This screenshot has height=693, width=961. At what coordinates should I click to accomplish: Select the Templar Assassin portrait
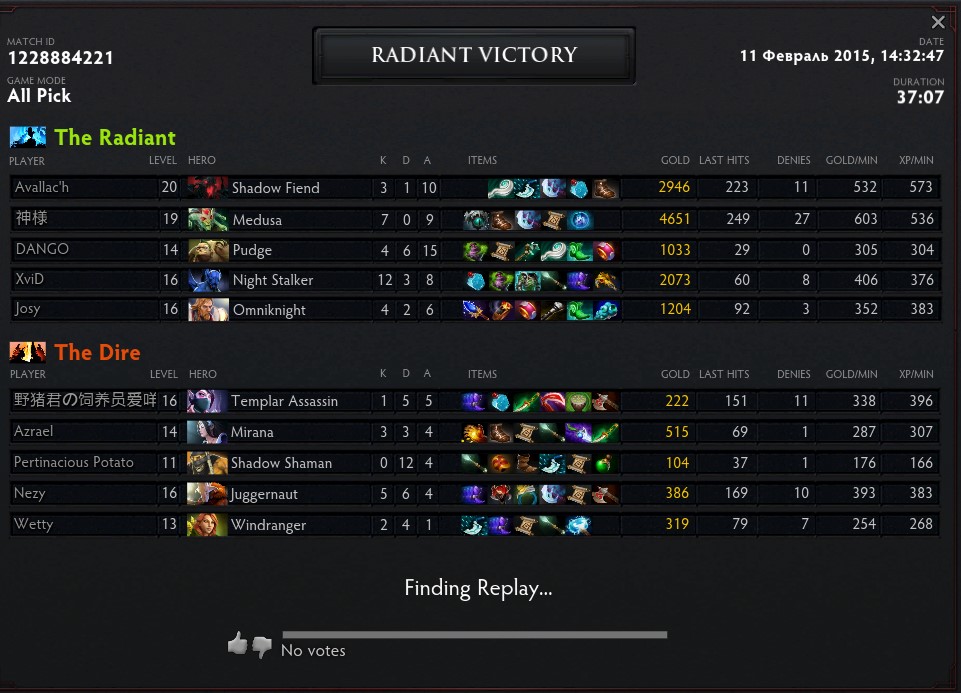[x=207, y=401]
